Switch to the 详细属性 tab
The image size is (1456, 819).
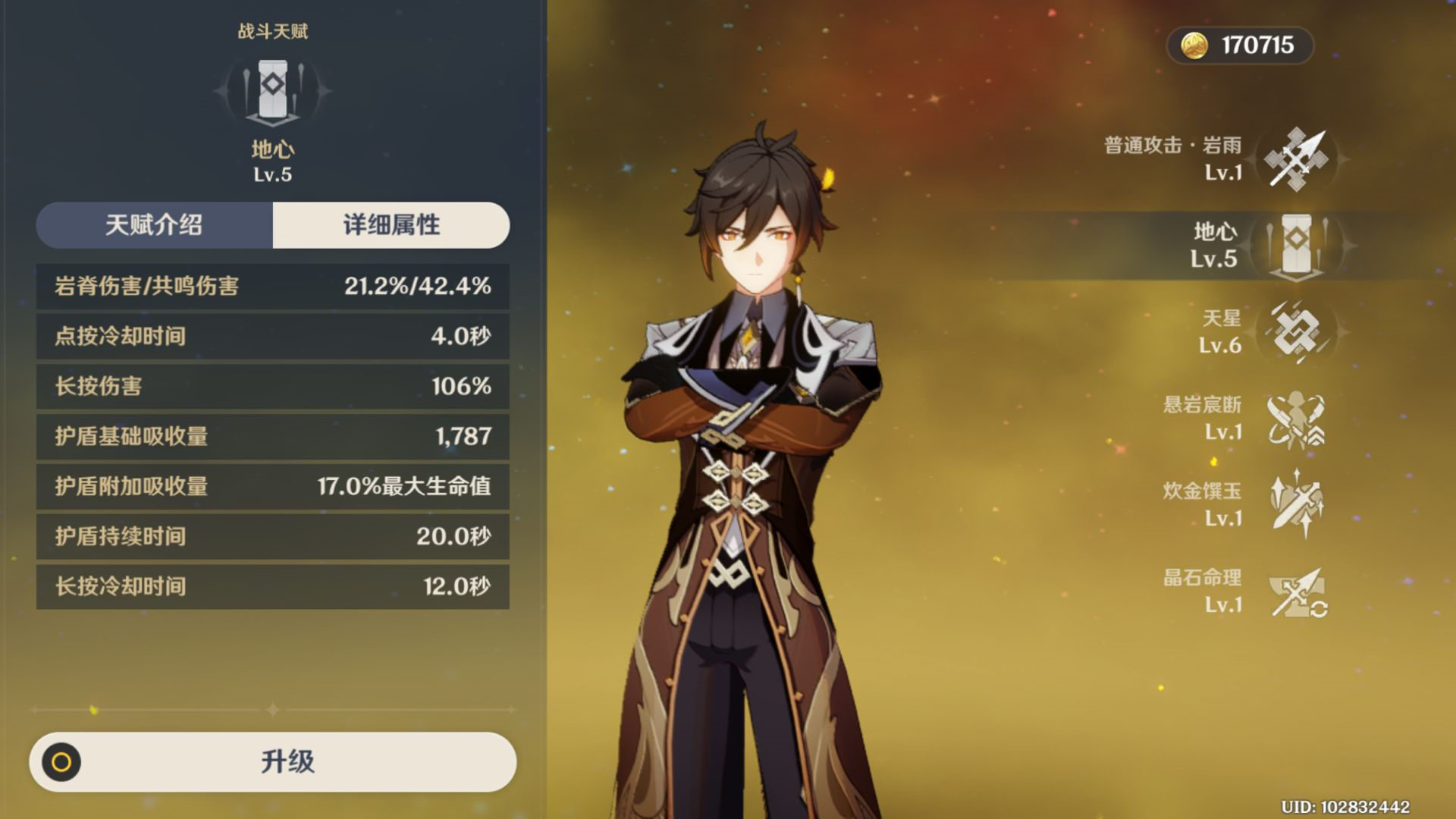click(x=391, y=225)
